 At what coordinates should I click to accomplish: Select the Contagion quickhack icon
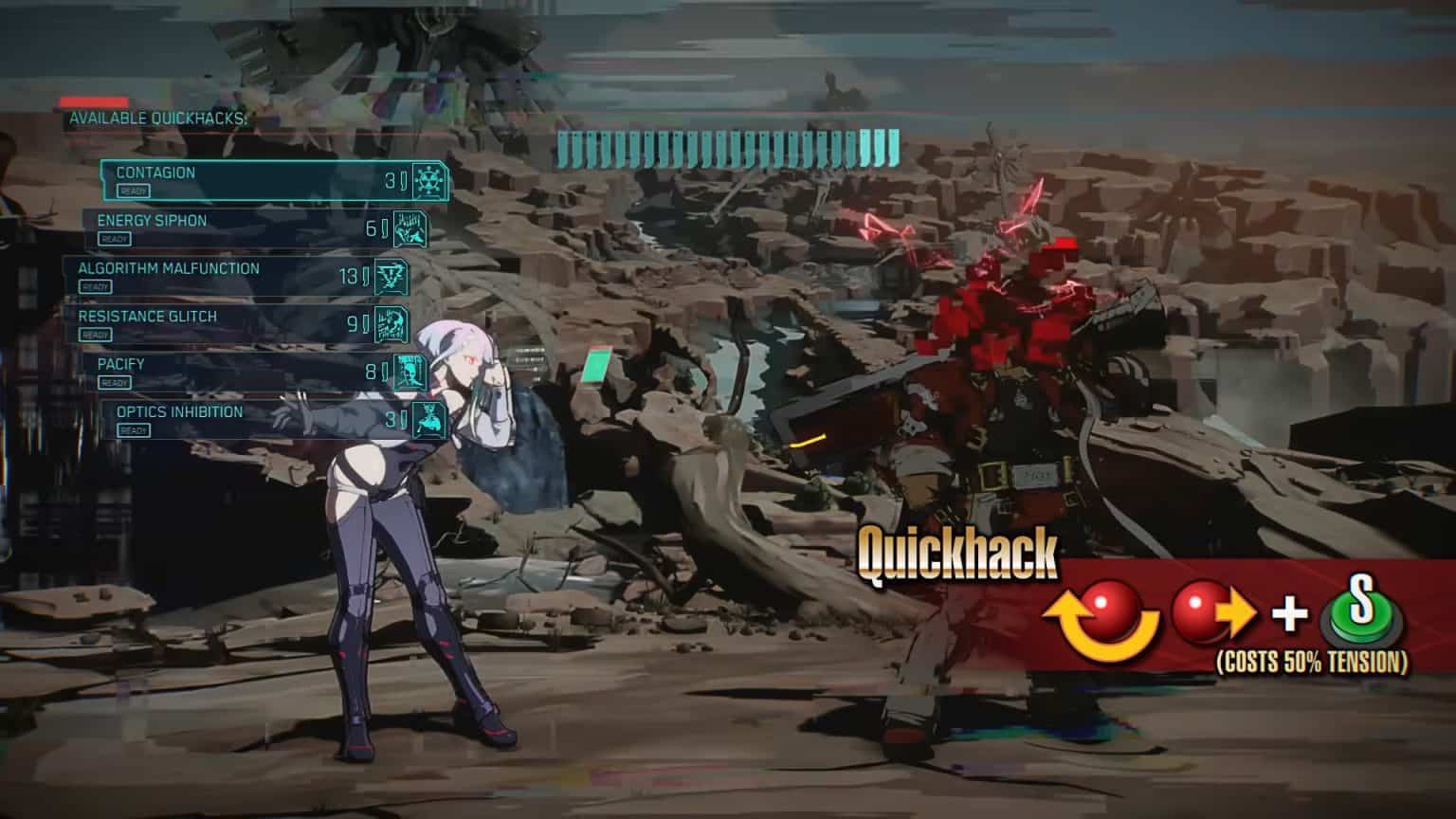click(x=427, y=181)
